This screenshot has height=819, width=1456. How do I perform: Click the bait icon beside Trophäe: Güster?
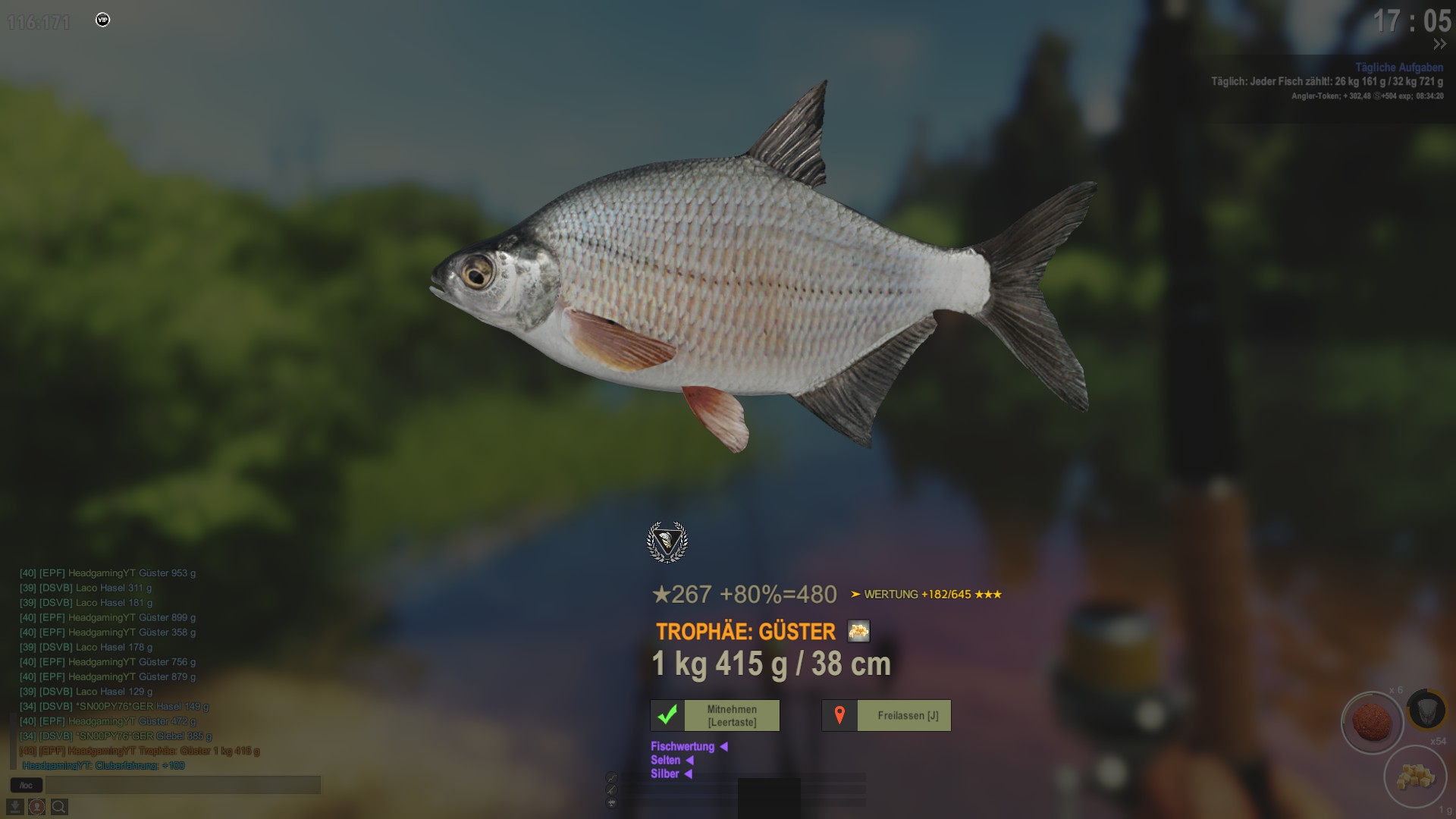(x=858, y=631)
